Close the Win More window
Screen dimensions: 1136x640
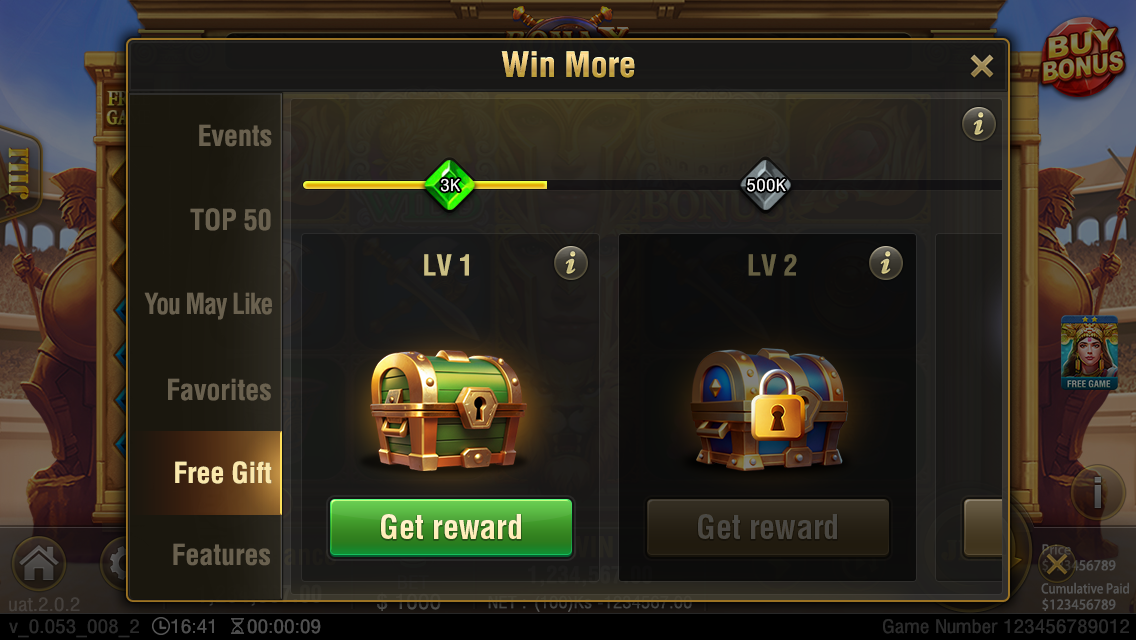[981, 67]
